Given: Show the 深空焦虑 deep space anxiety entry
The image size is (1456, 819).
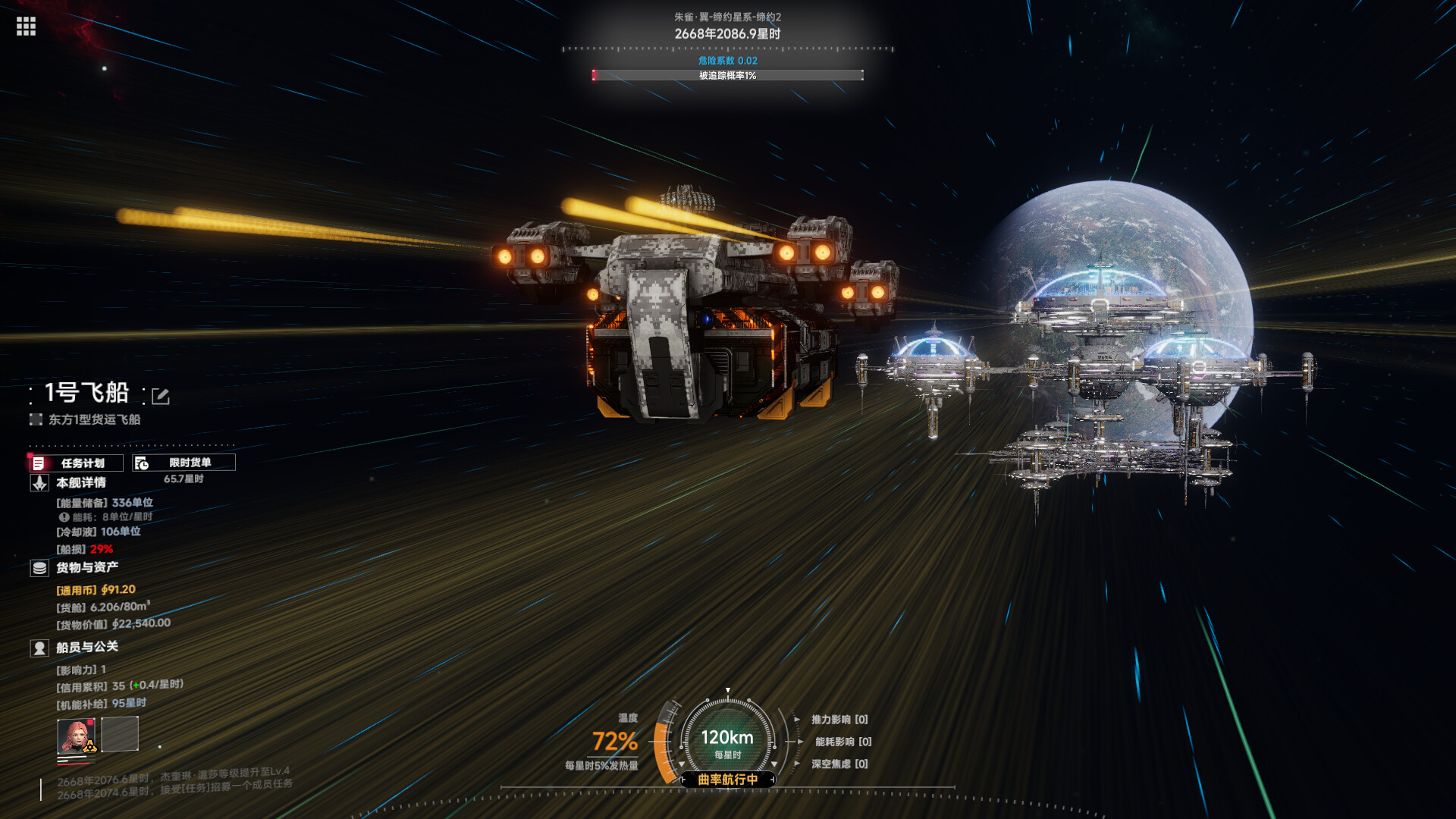Looking at the screenshot, I should coord(839,764).
